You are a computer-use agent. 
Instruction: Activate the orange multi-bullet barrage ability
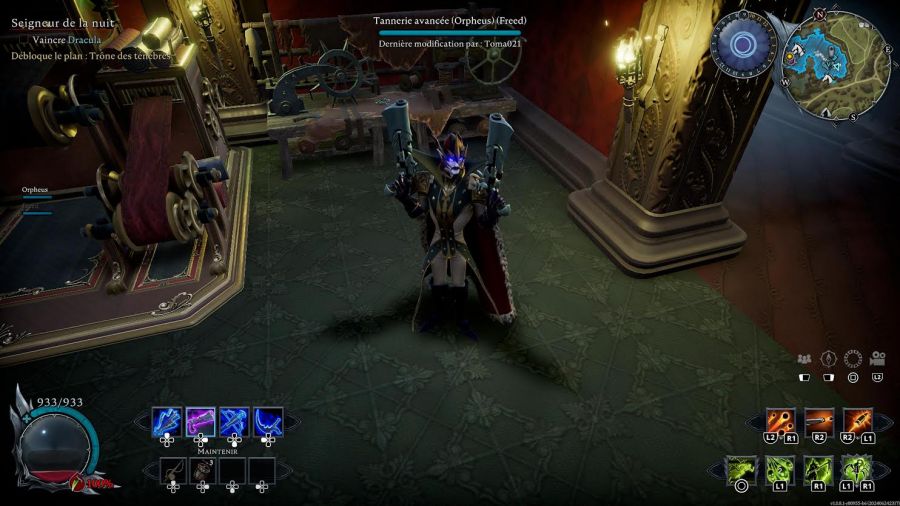780,421
